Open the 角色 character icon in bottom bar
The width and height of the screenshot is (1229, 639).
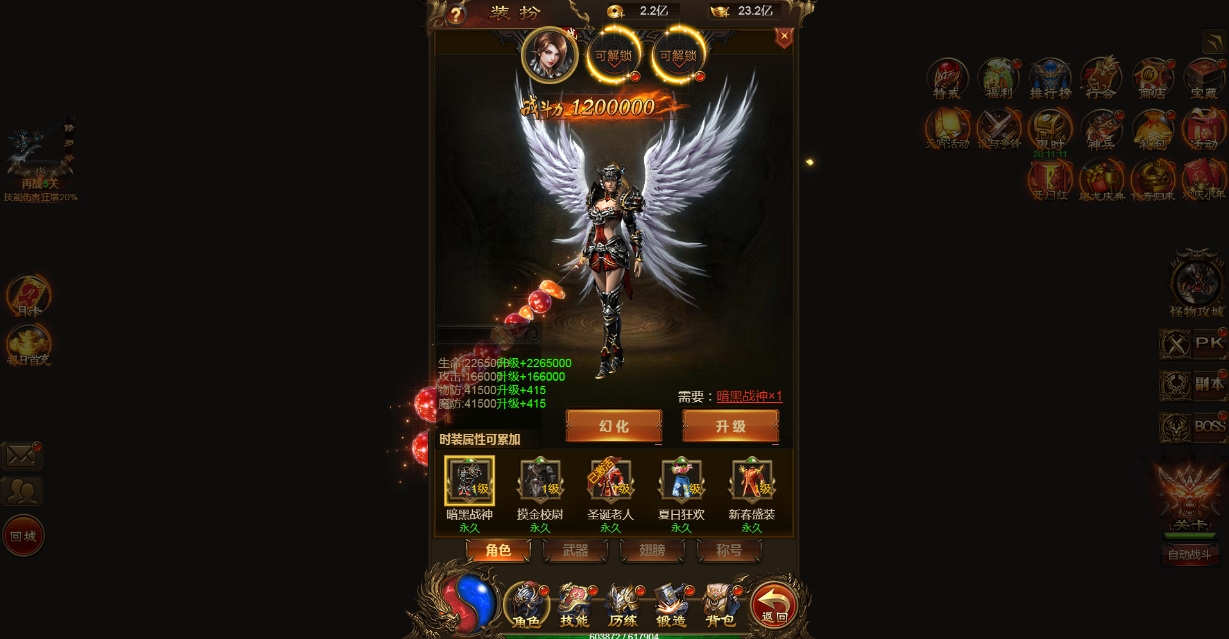(x=526, y=604)
